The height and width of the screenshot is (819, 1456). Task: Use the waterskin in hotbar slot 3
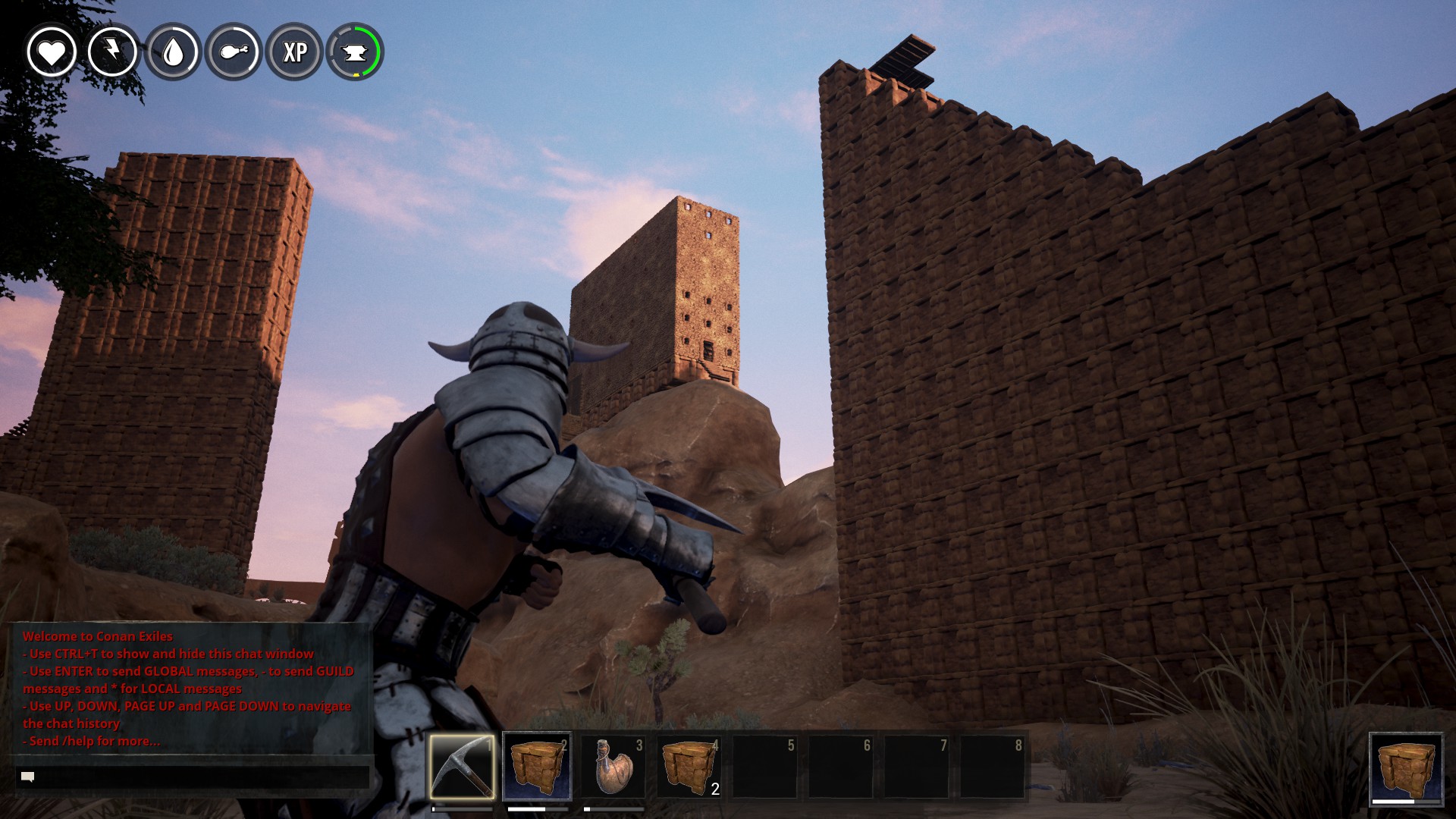point(613,766)
